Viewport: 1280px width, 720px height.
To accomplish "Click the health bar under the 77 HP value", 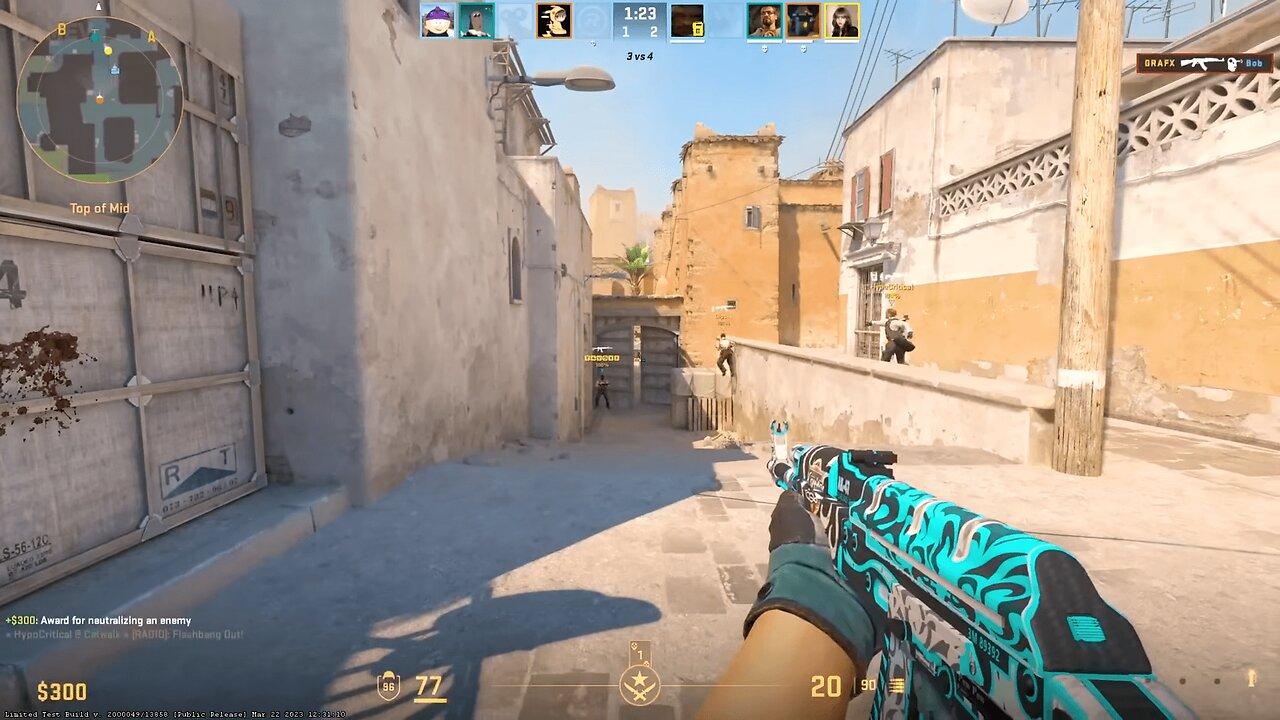I will point(430,699).
